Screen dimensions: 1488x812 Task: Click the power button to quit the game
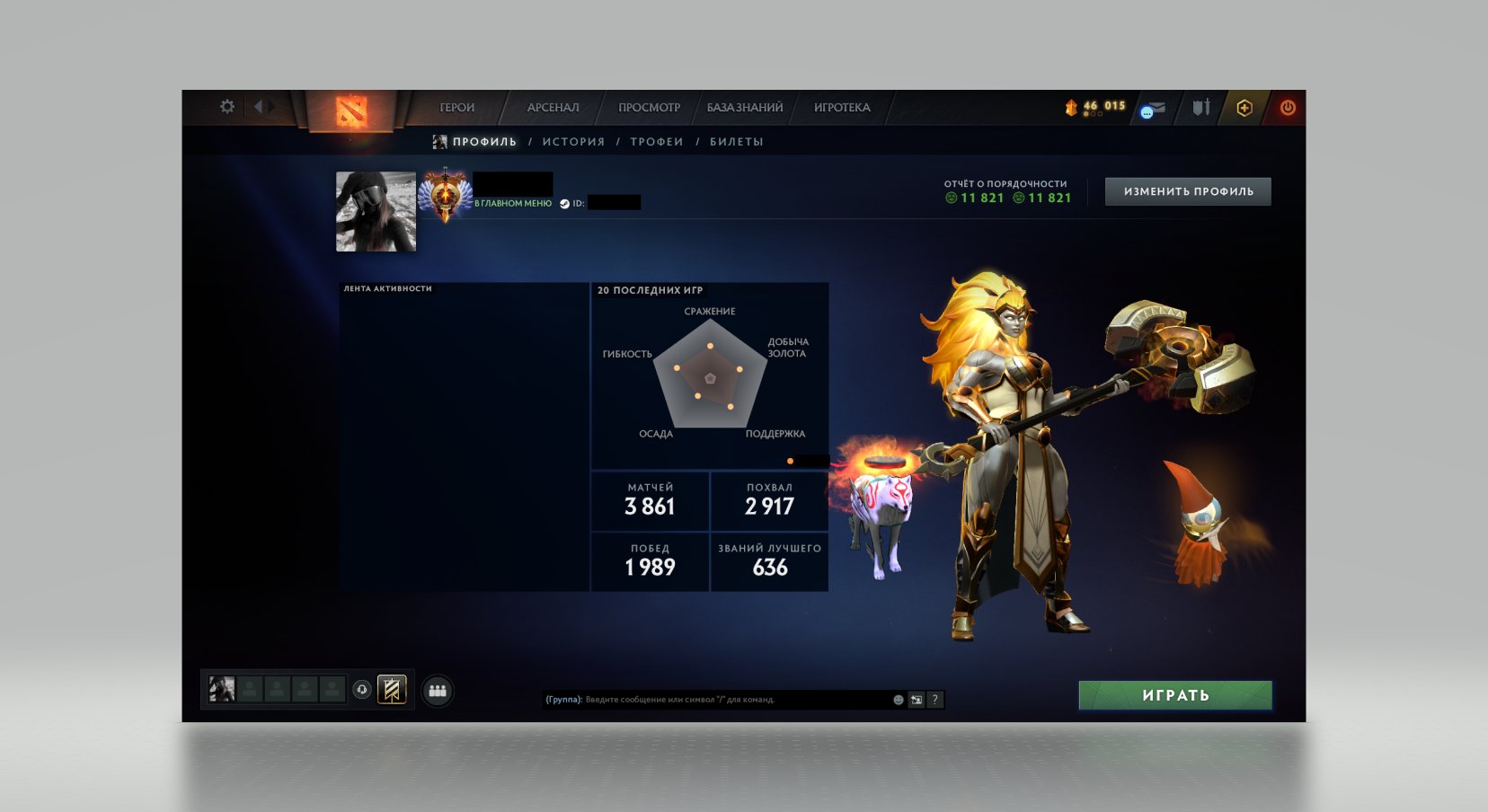1287,107
